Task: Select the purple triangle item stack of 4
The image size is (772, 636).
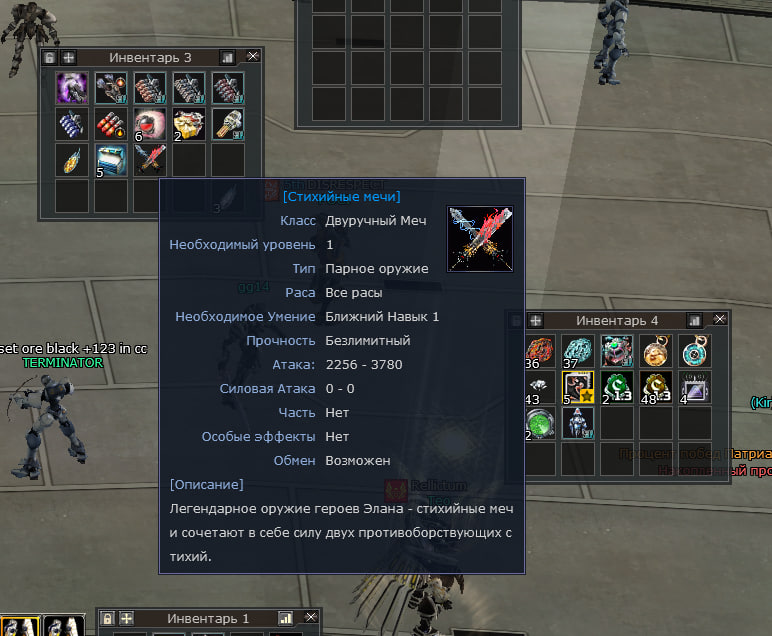Action: click(x=694, y=386)
